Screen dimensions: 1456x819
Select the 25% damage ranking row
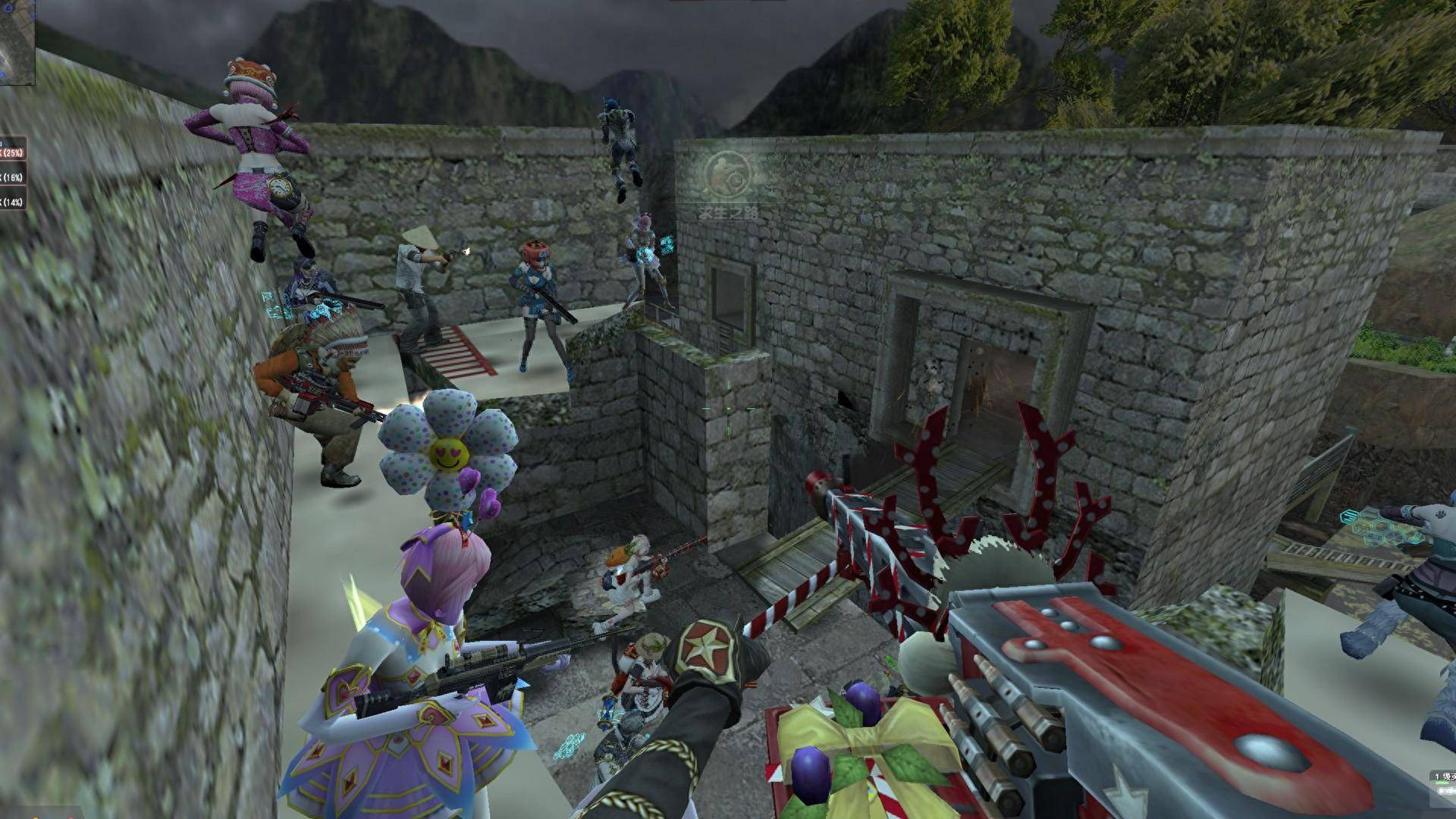tap(12, 152)
